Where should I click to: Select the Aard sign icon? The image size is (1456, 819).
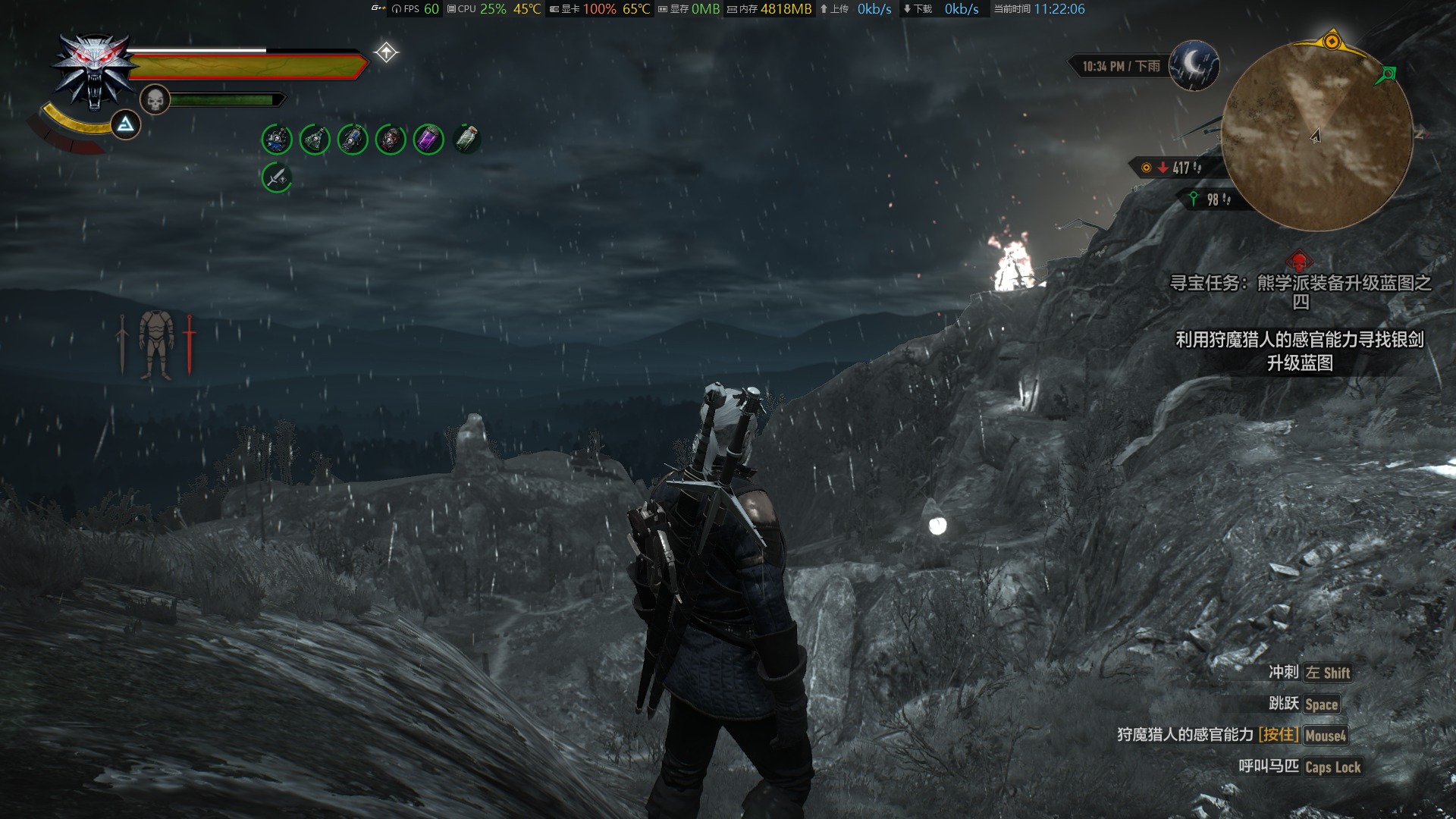(125, 124)
